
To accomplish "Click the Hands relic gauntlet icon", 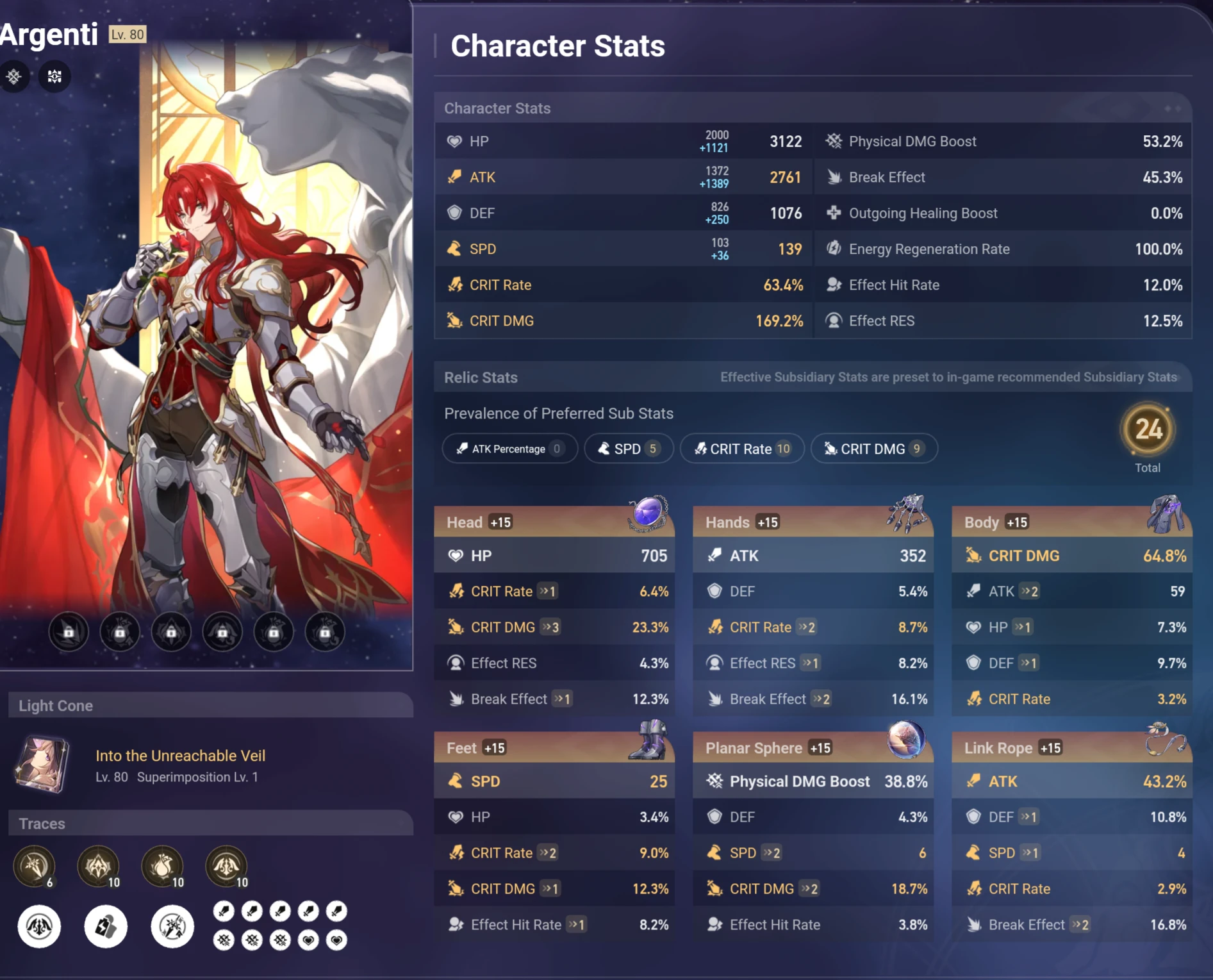I will coord(909,511).
